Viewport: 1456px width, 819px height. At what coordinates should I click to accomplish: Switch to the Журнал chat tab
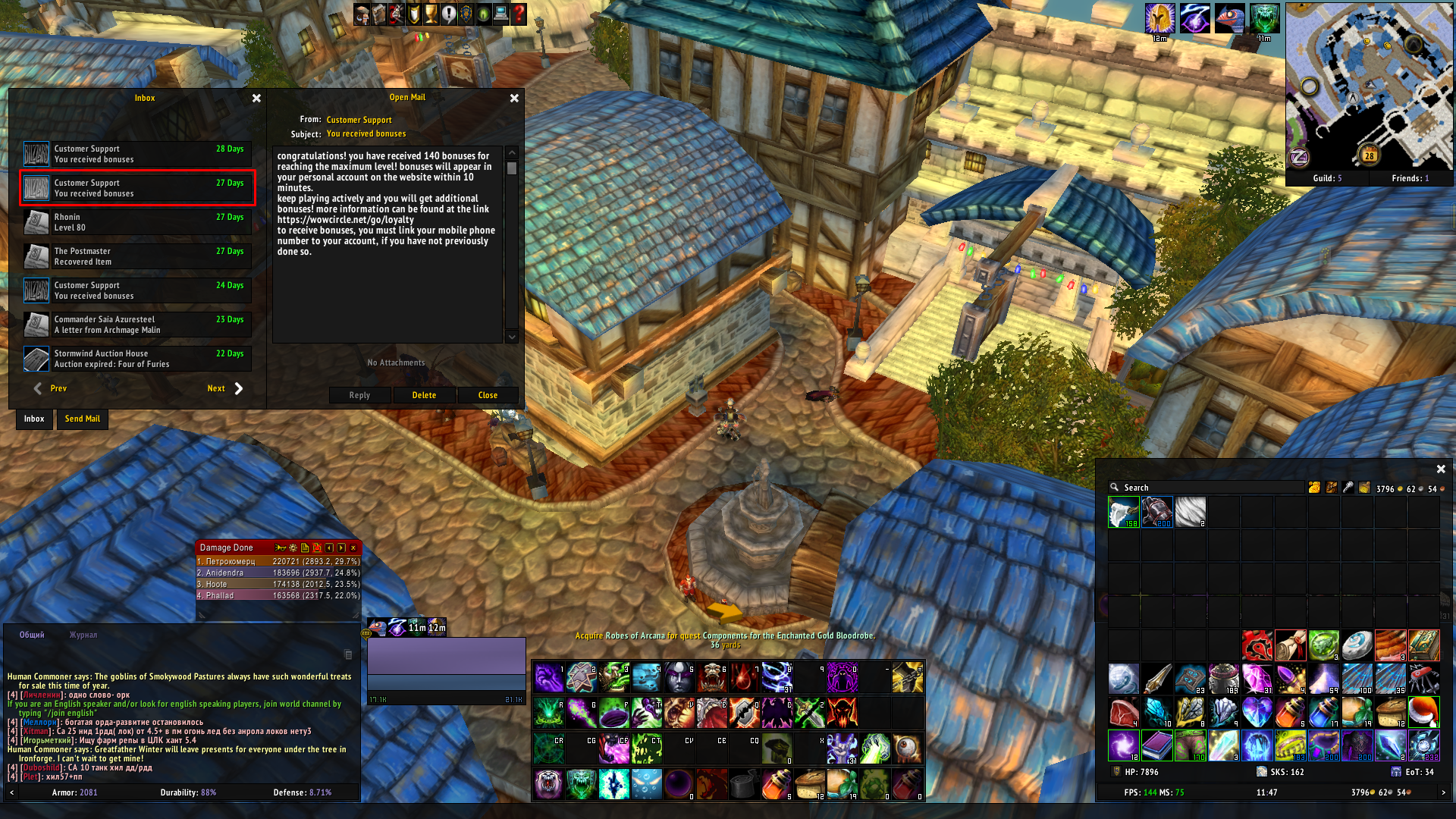(83, 635)
